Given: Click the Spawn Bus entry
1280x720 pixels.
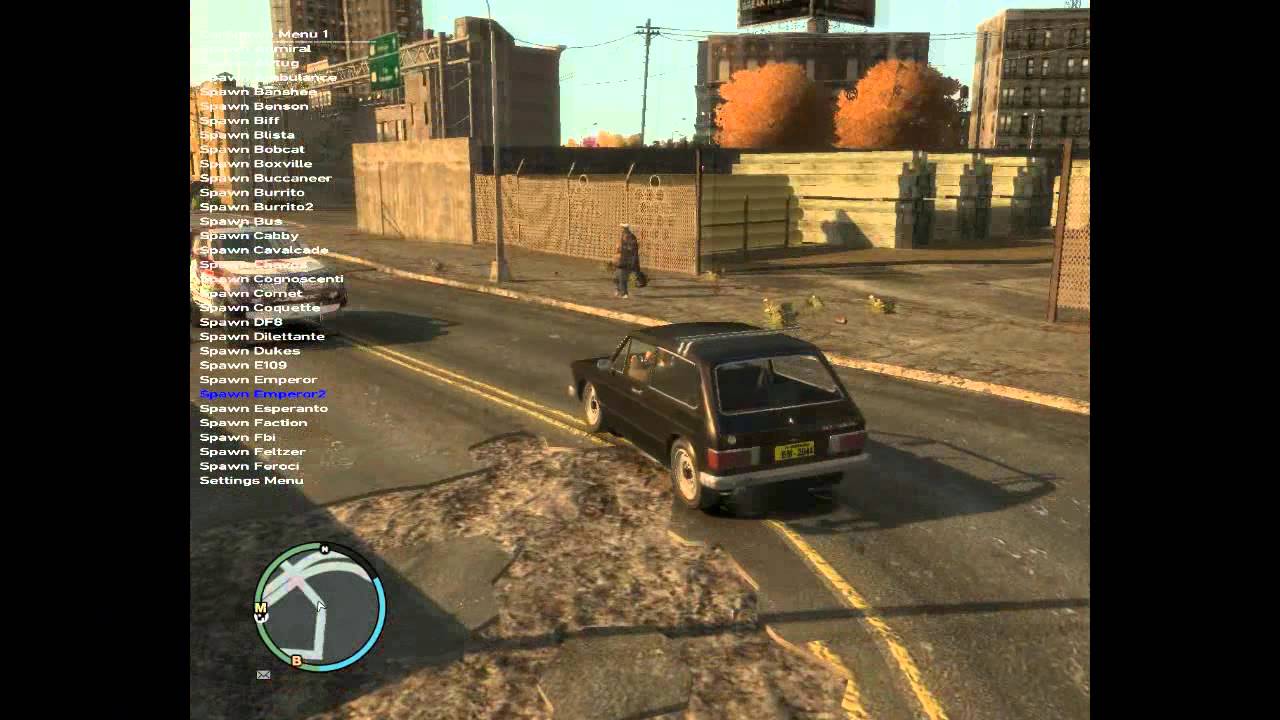Looking at the screenshot, I should (x=240, y=221).
